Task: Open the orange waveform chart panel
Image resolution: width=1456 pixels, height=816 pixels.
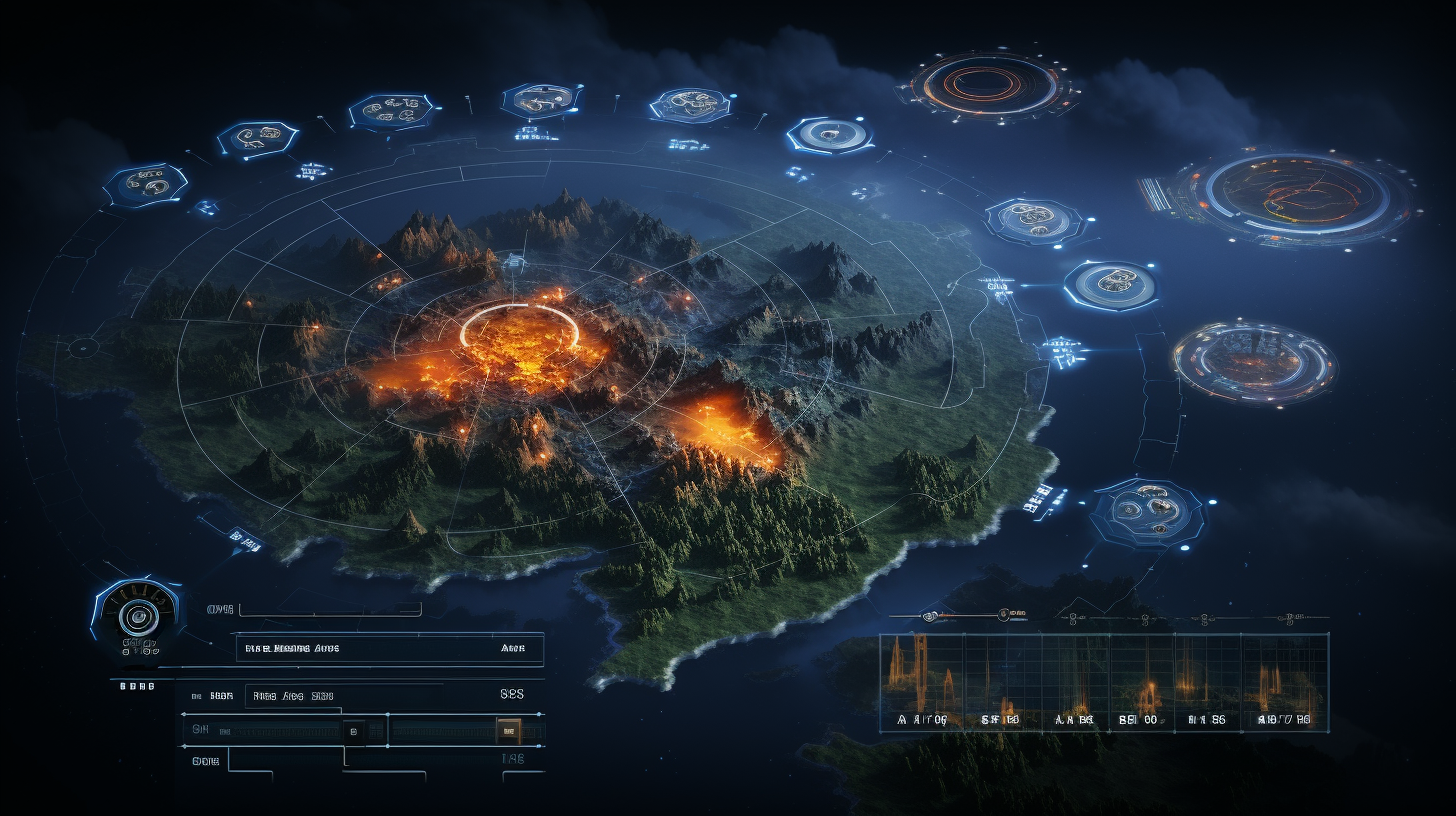Action: (1104, 683)
